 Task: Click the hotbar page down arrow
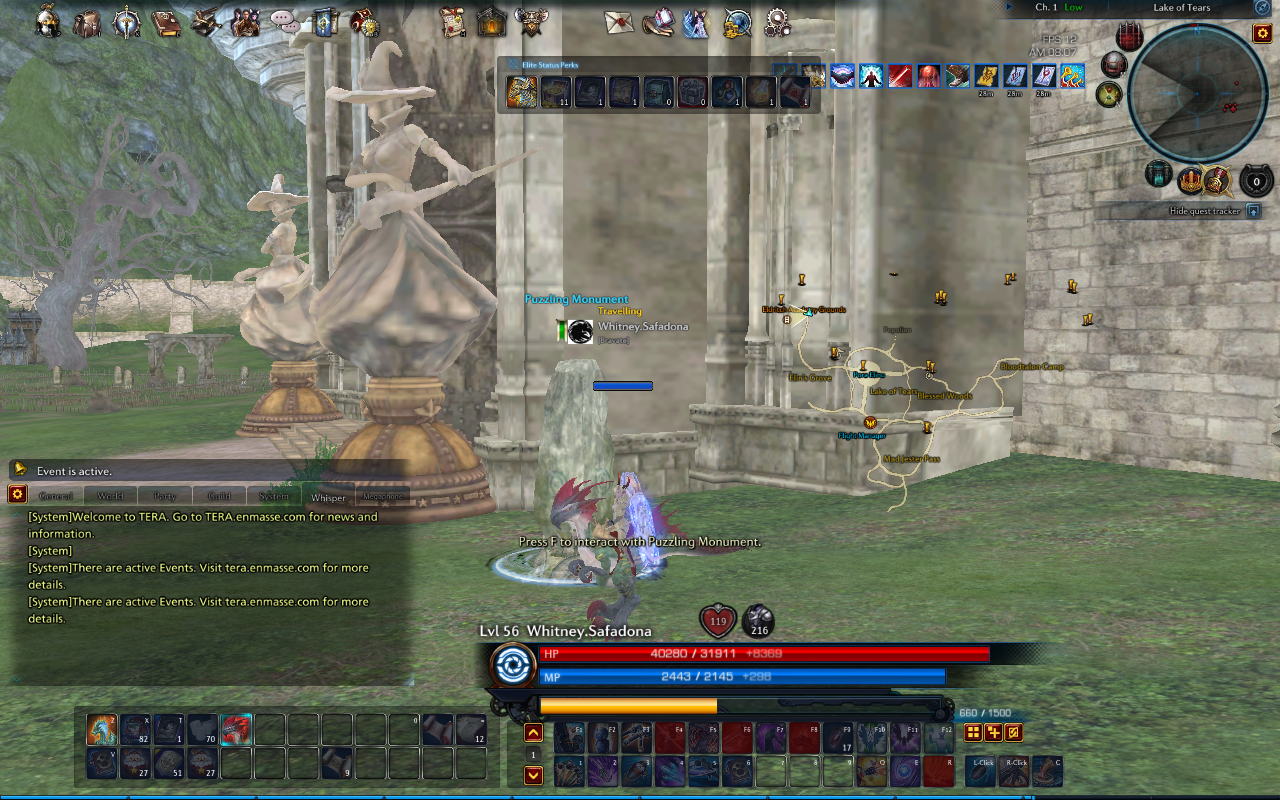533,773
